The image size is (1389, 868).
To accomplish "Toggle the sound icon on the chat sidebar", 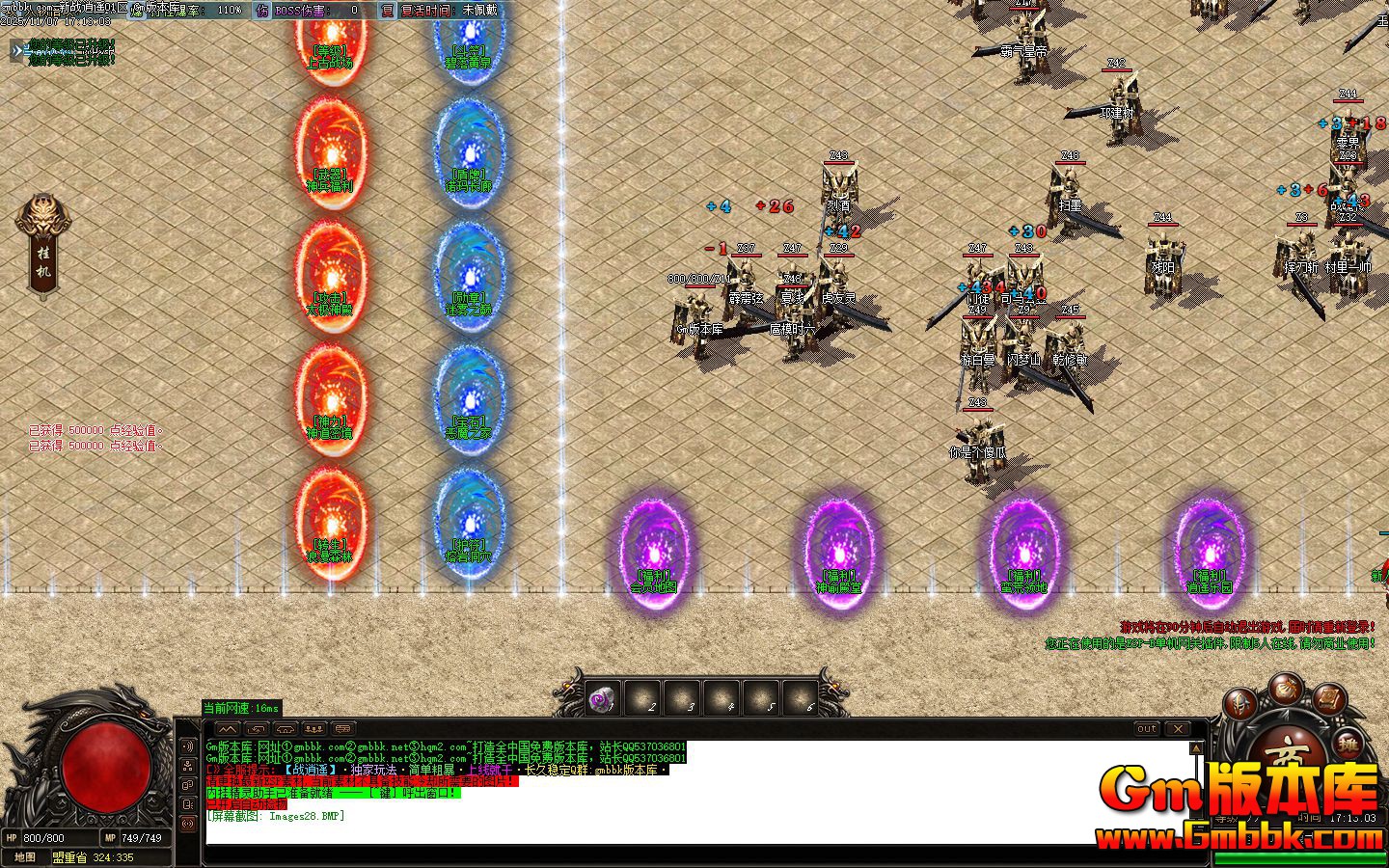I will [x=186, y=744].
